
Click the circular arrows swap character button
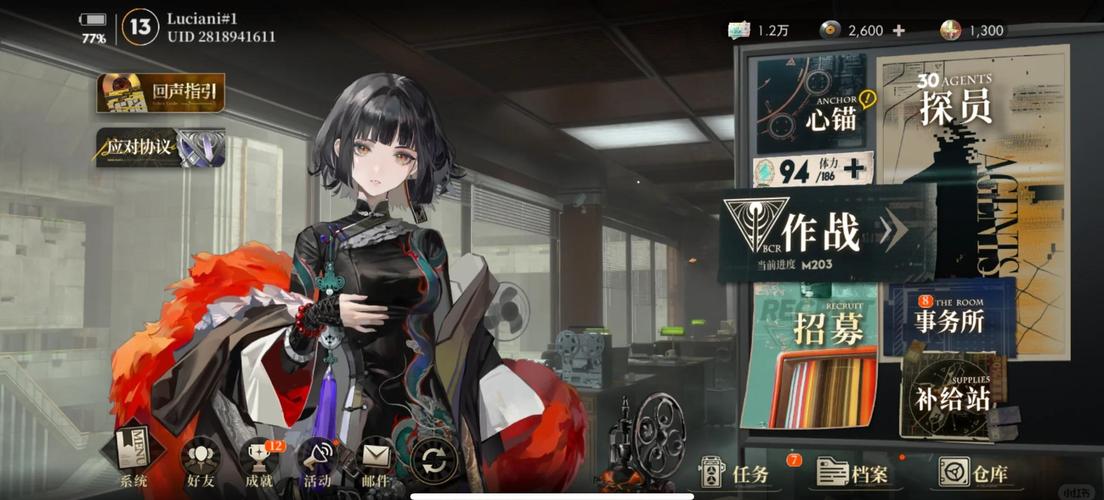[434, 461]
